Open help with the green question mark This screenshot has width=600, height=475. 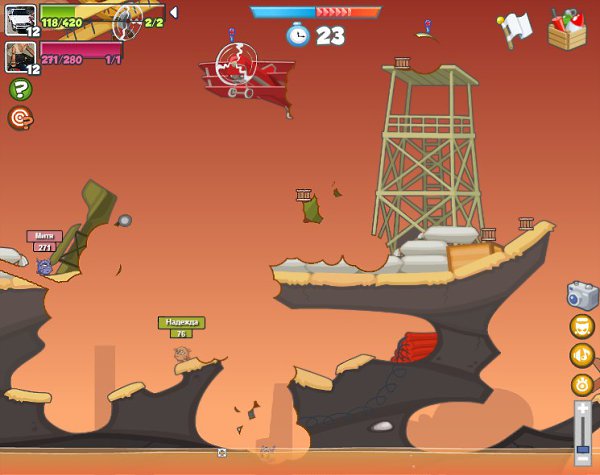pos(19,90)
